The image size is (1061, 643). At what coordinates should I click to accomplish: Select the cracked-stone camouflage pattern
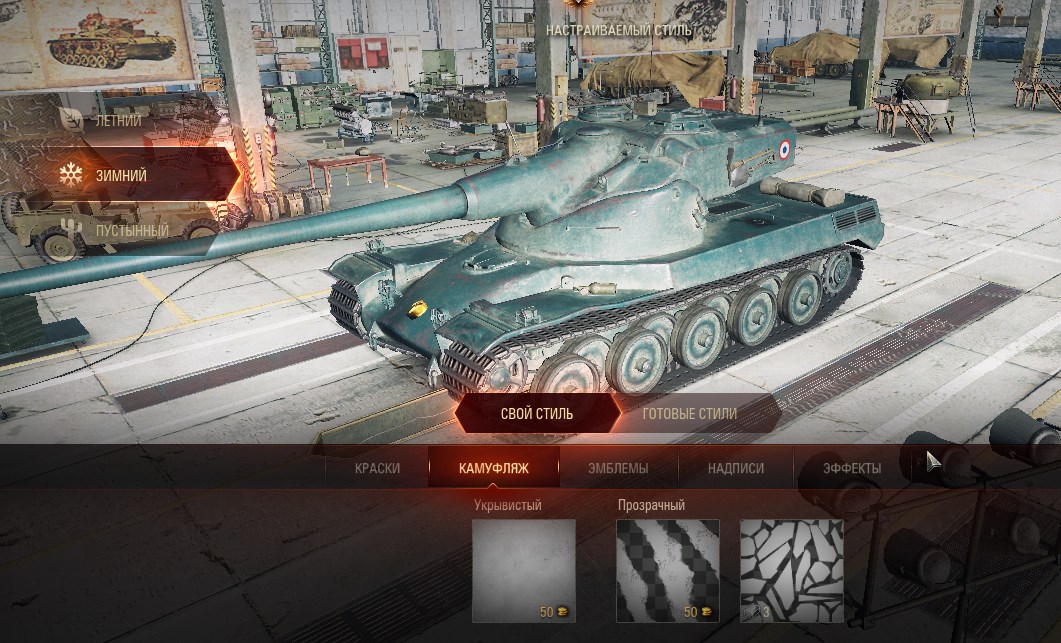[x=791, y=570]
